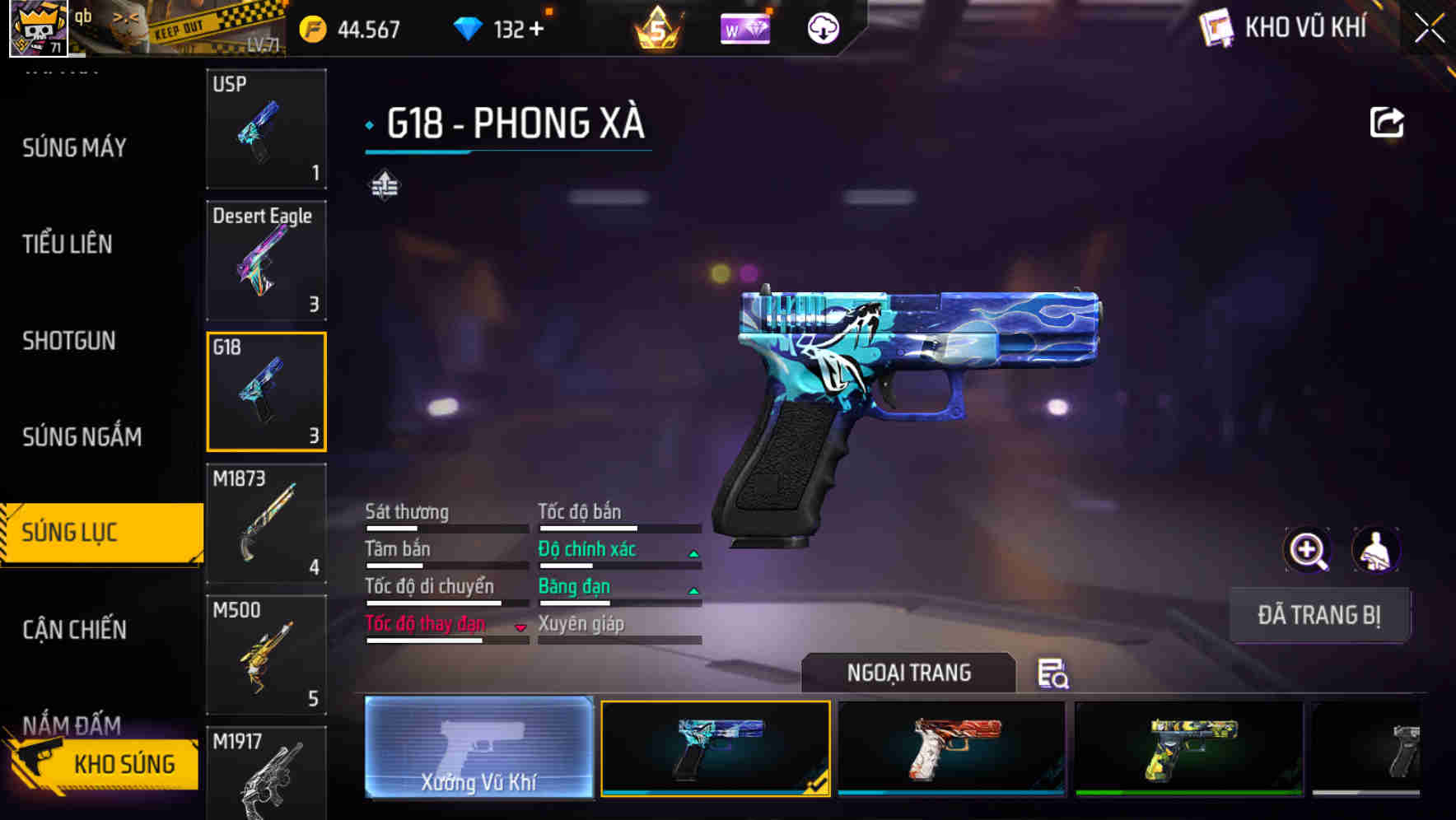
Task: Click the plus to buy more diamonds
Action: click(x=536, y=30)
